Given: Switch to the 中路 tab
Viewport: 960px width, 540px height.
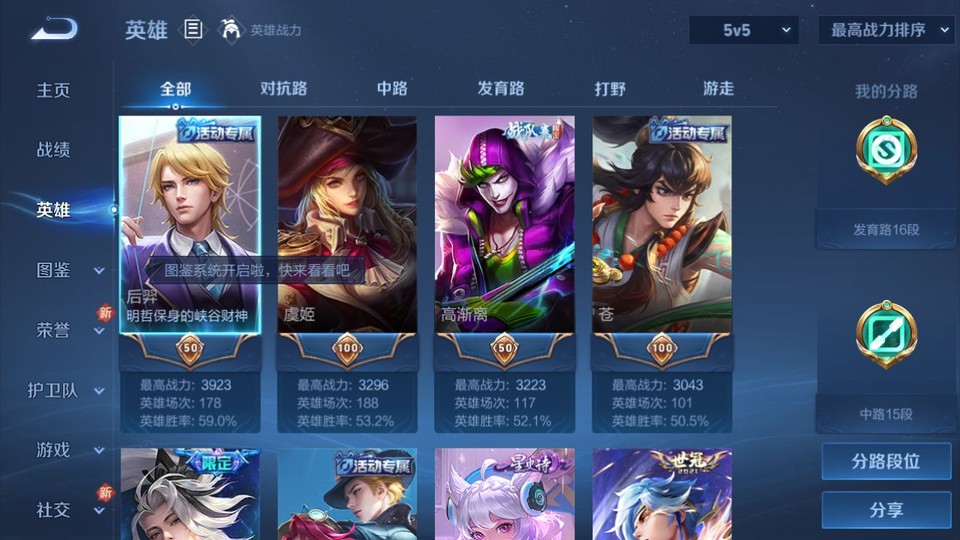Looking at the screenshot, I should 392,88.
